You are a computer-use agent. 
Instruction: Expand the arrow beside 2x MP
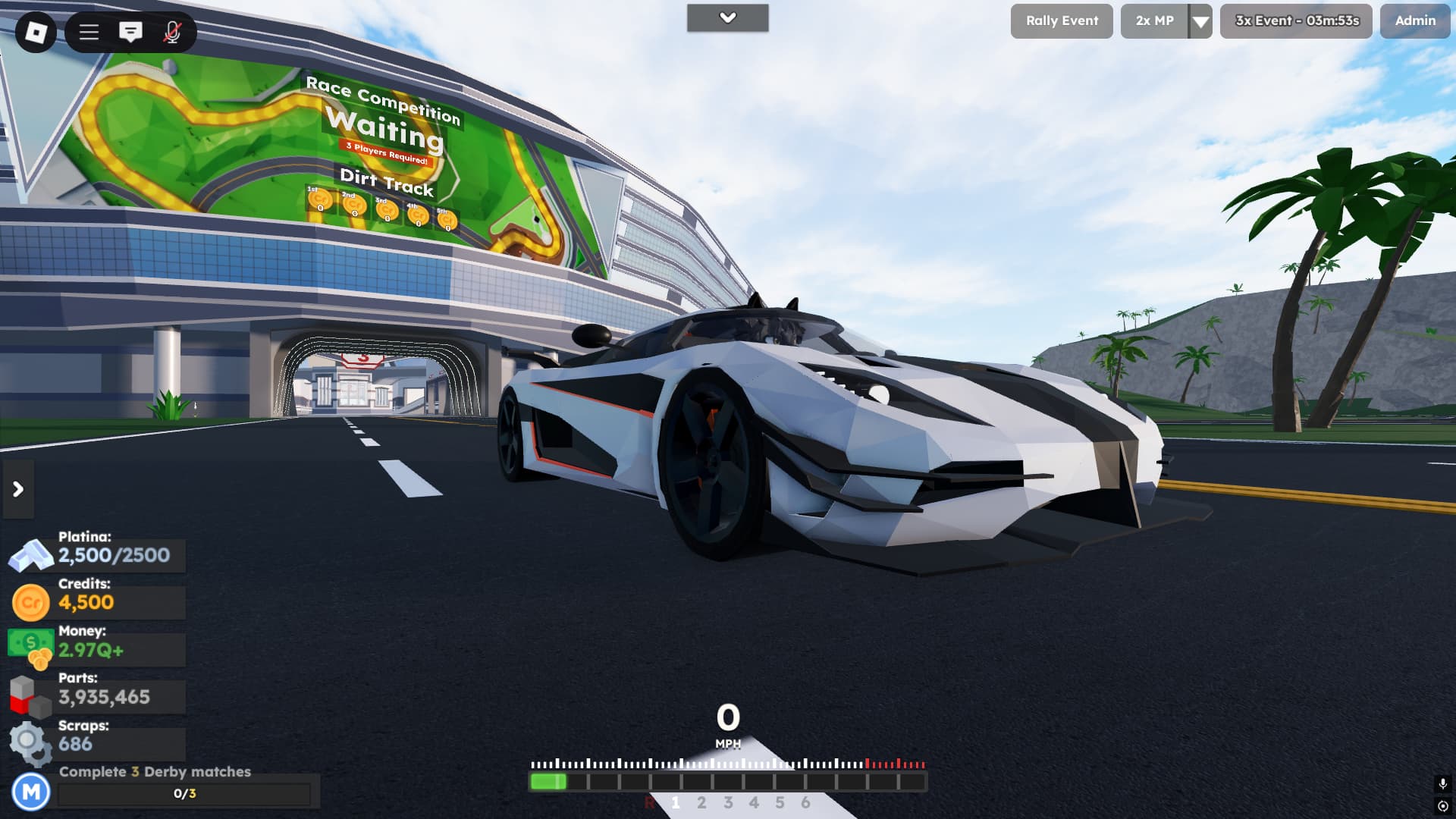(x=1200, y=21)
